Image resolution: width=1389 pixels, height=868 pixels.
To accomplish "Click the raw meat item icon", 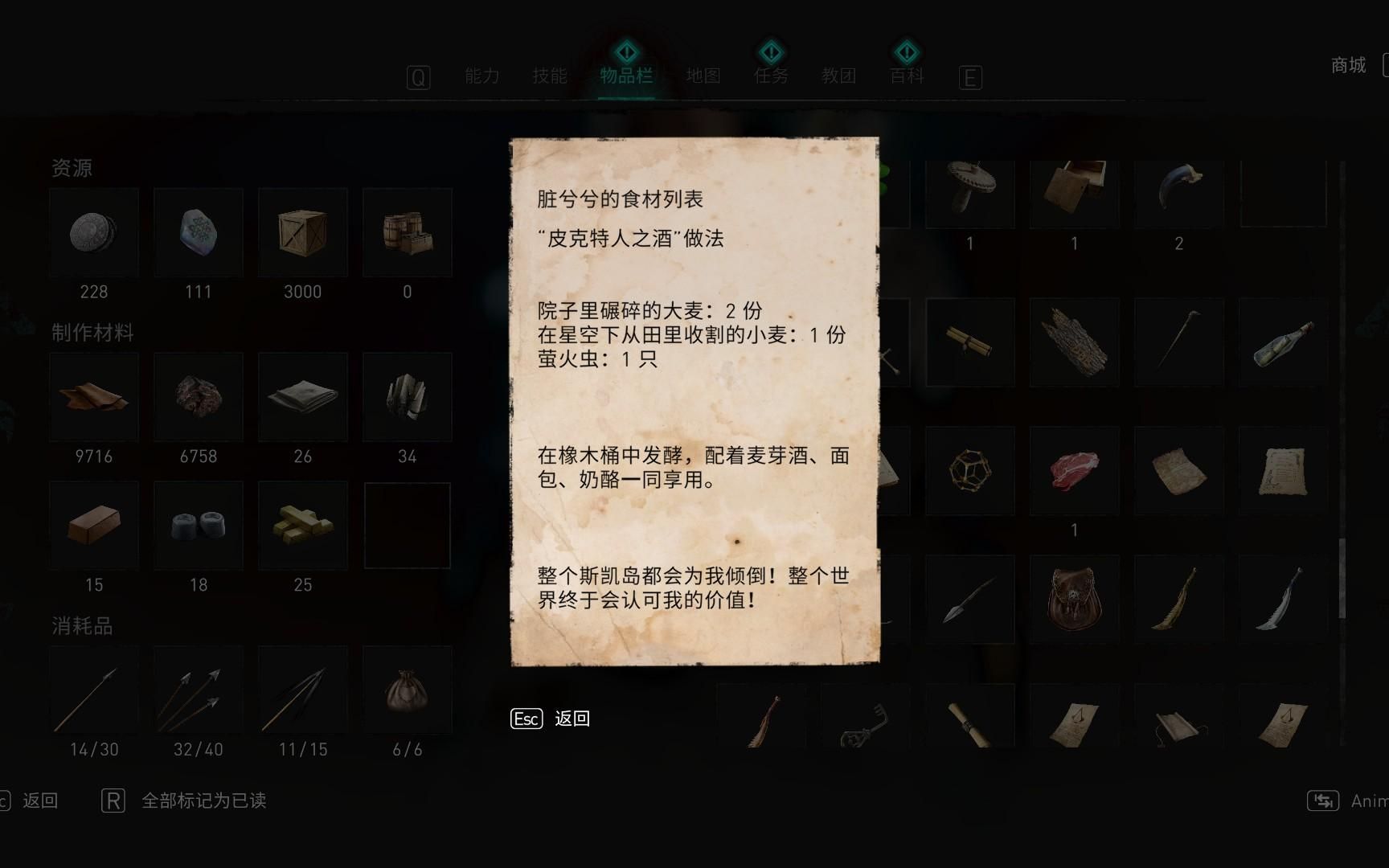I will [1075, 470].
